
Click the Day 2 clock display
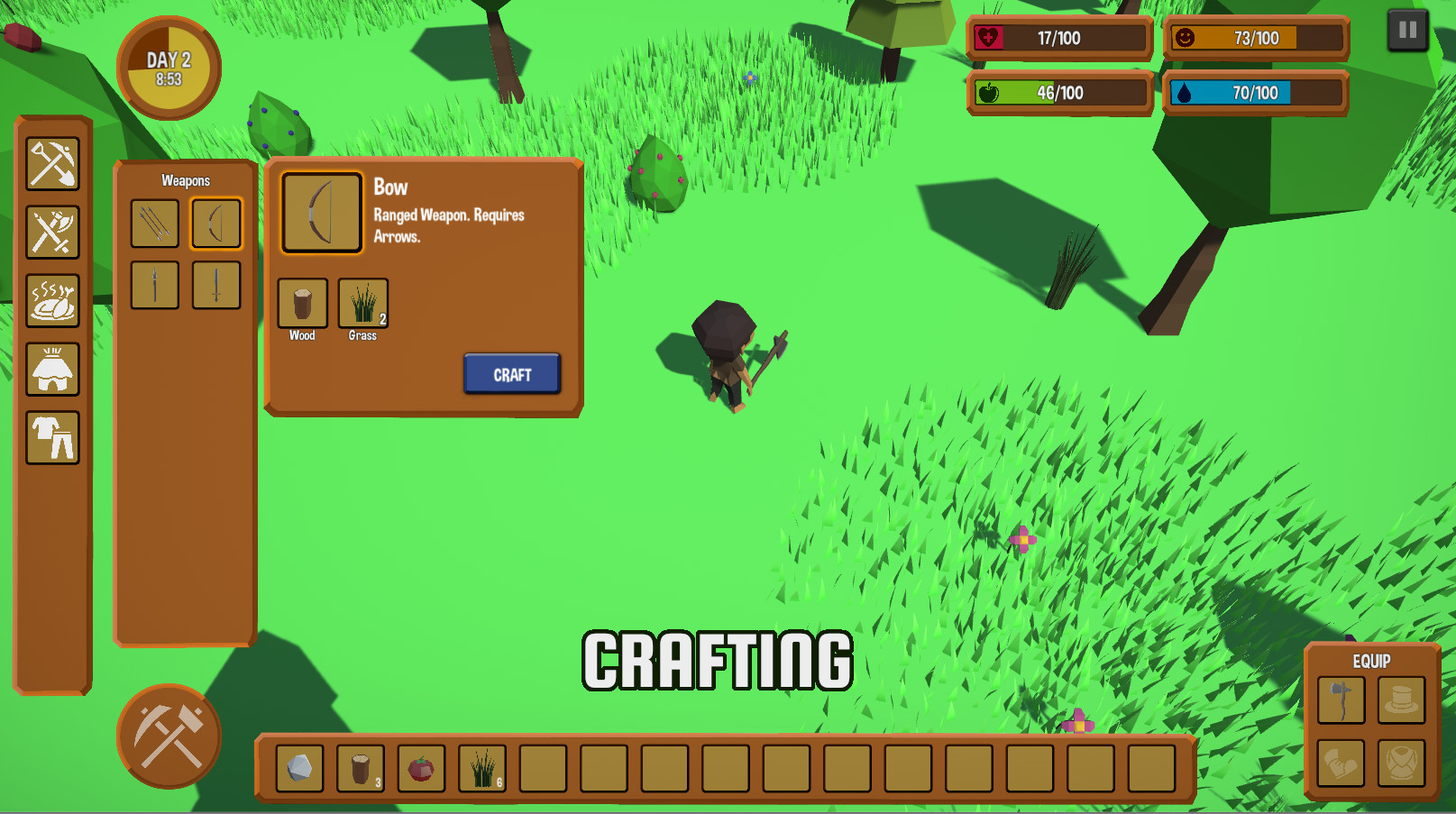click(x=168, y=66)
